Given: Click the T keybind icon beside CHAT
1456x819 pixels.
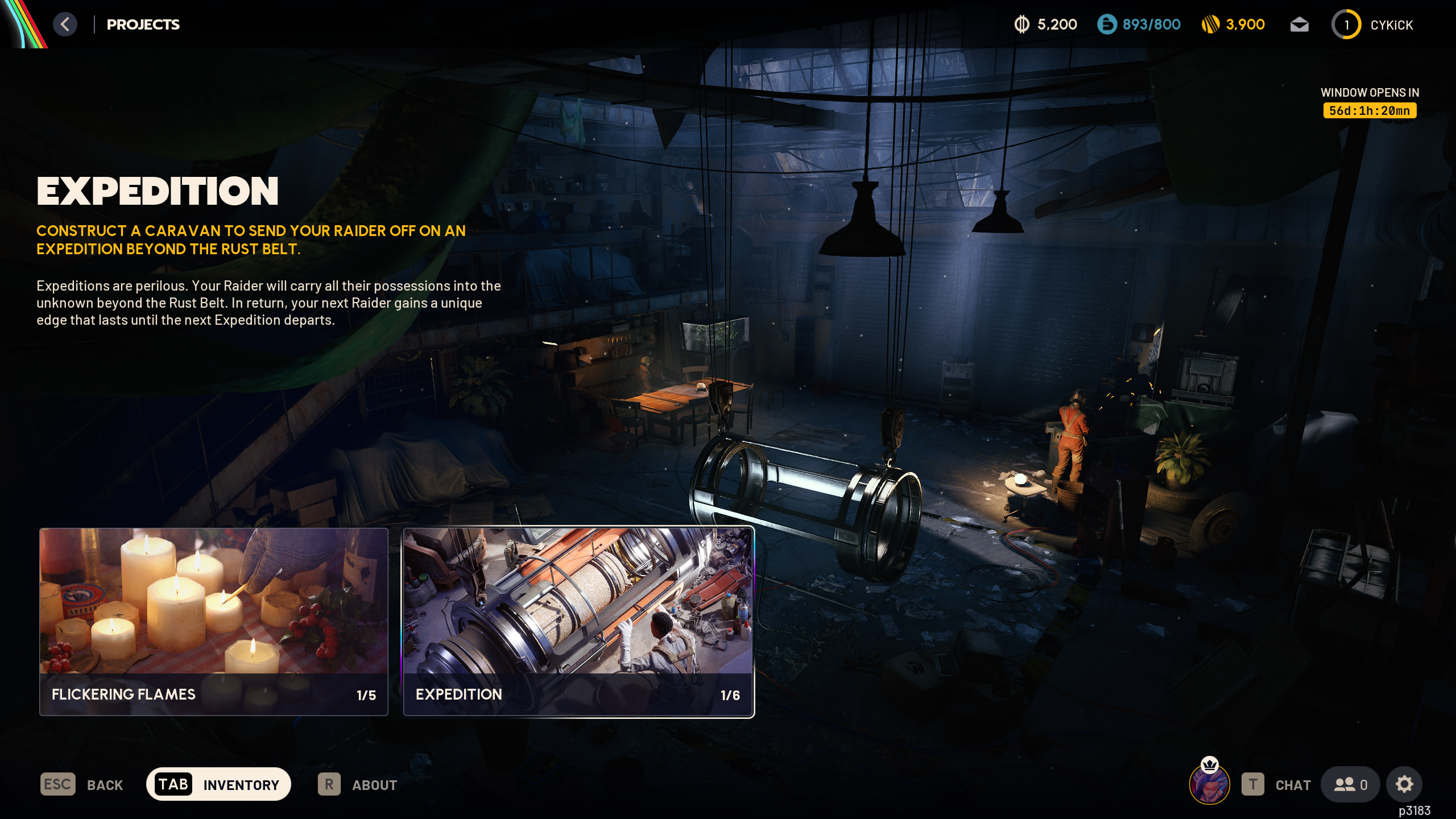Looking at the screenshot, I should pyautogui.click(x=1253, y=784).
